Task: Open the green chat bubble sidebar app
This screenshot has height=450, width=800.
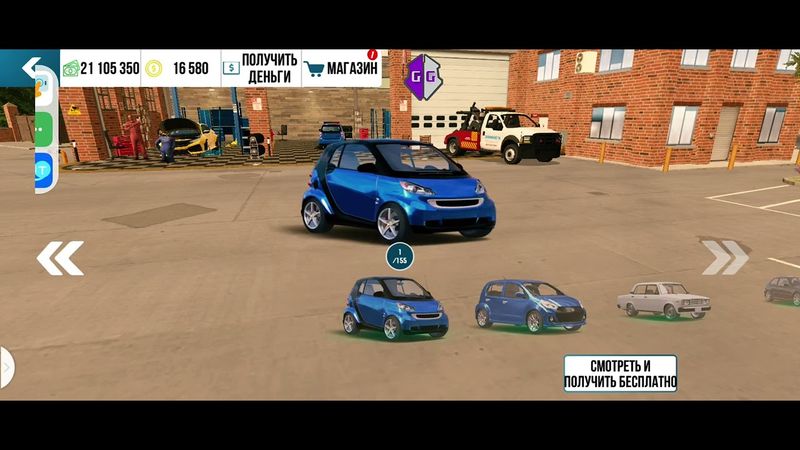Action: point(42,128)
